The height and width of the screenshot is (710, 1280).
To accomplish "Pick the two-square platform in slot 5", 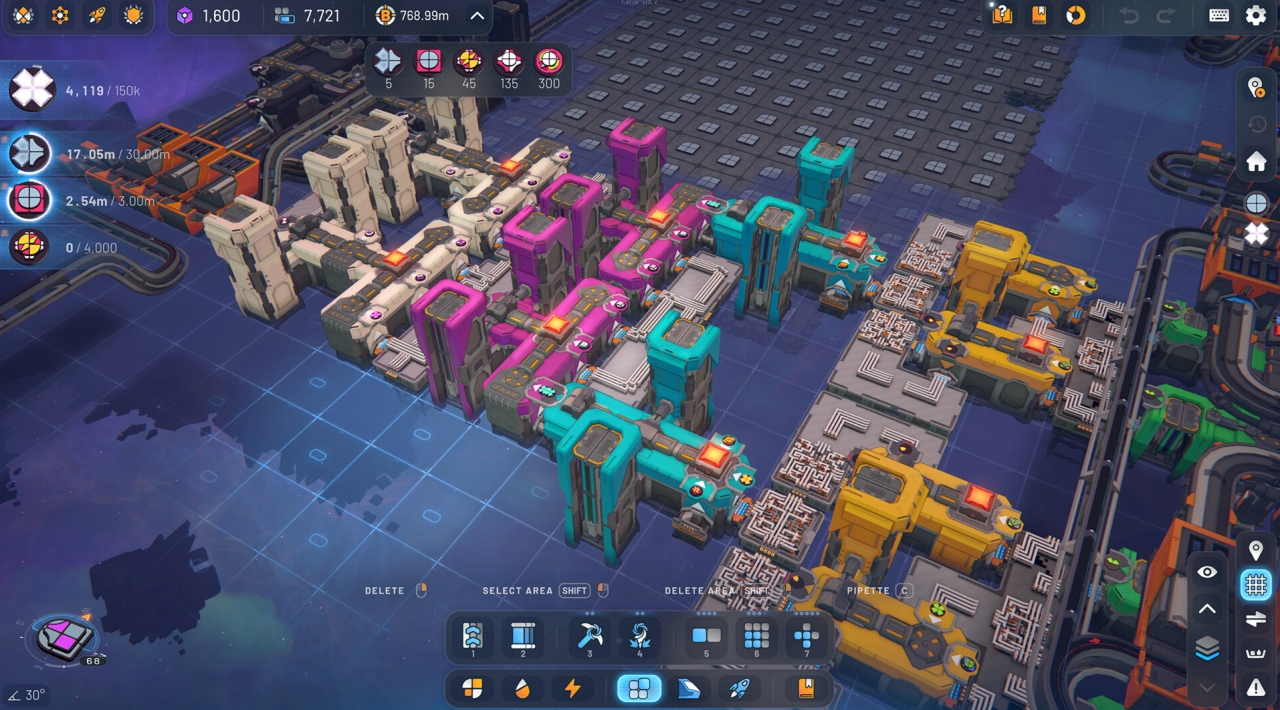I will 706,636.
